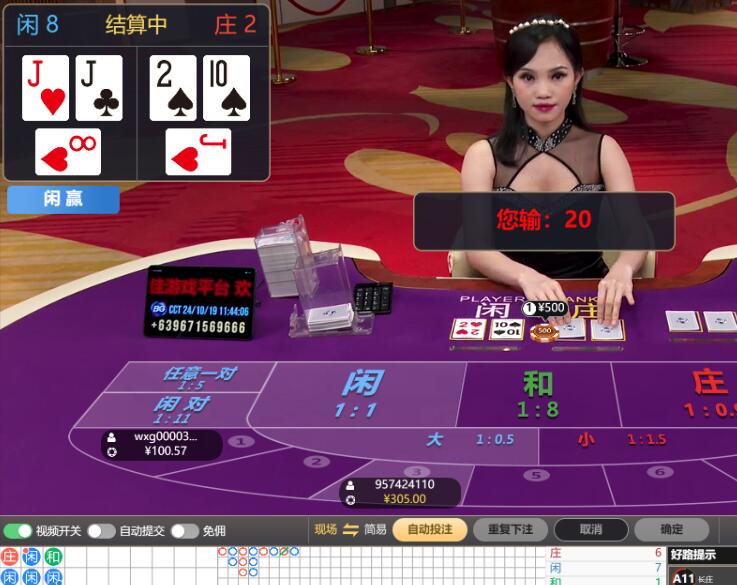Screen dimensions: 737x585
Task: Toggle the 视频开关 video switch
Action: (x=18, y=530)
